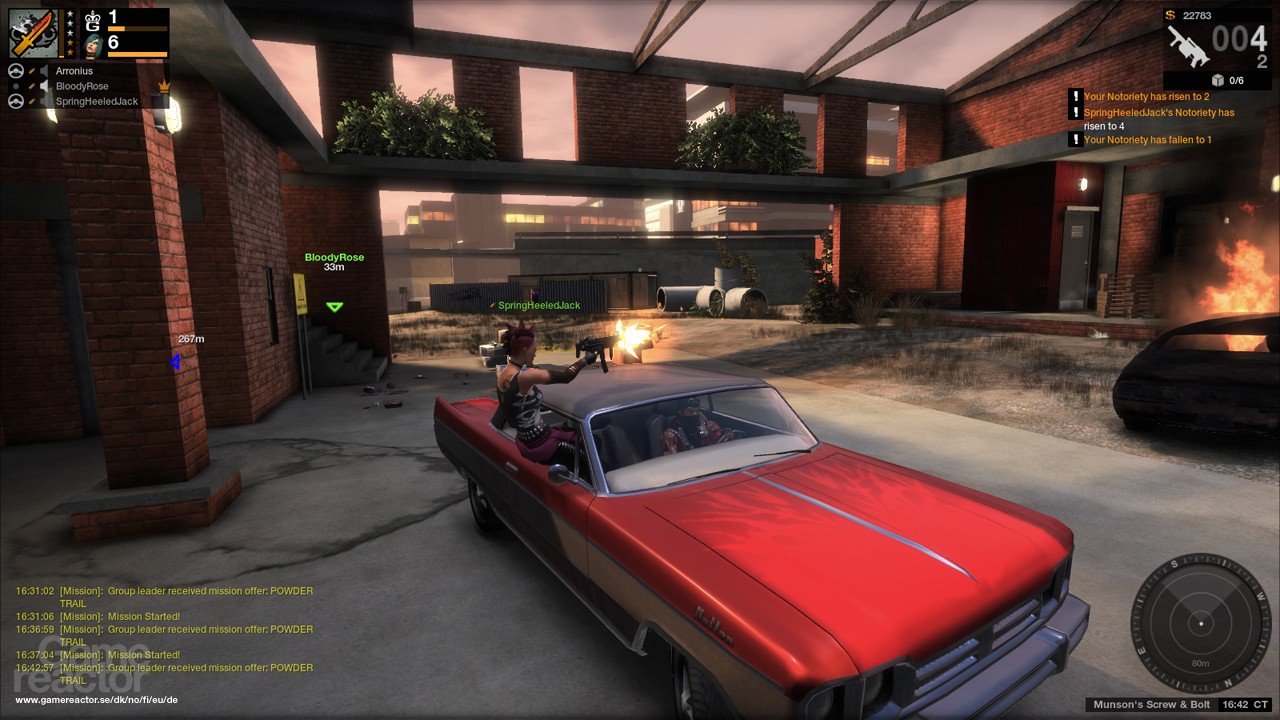The width and height of the screenshot is (1280, 720).
Task: Toggle the leader crown beside BloodyRose
Action: point(164,86)
